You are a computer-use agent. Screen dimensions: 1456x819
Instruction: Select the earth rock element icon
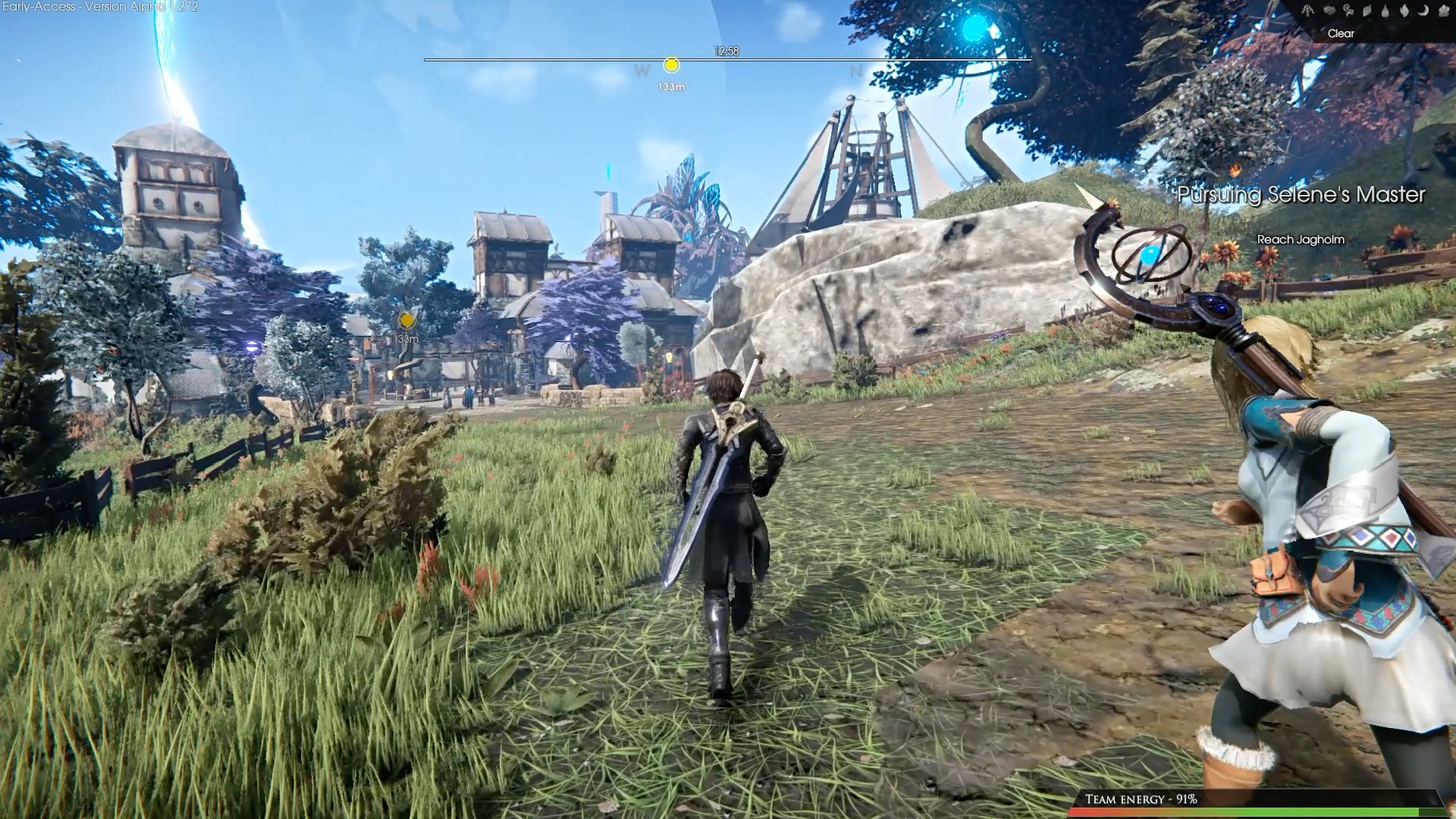click(1329, 10)
